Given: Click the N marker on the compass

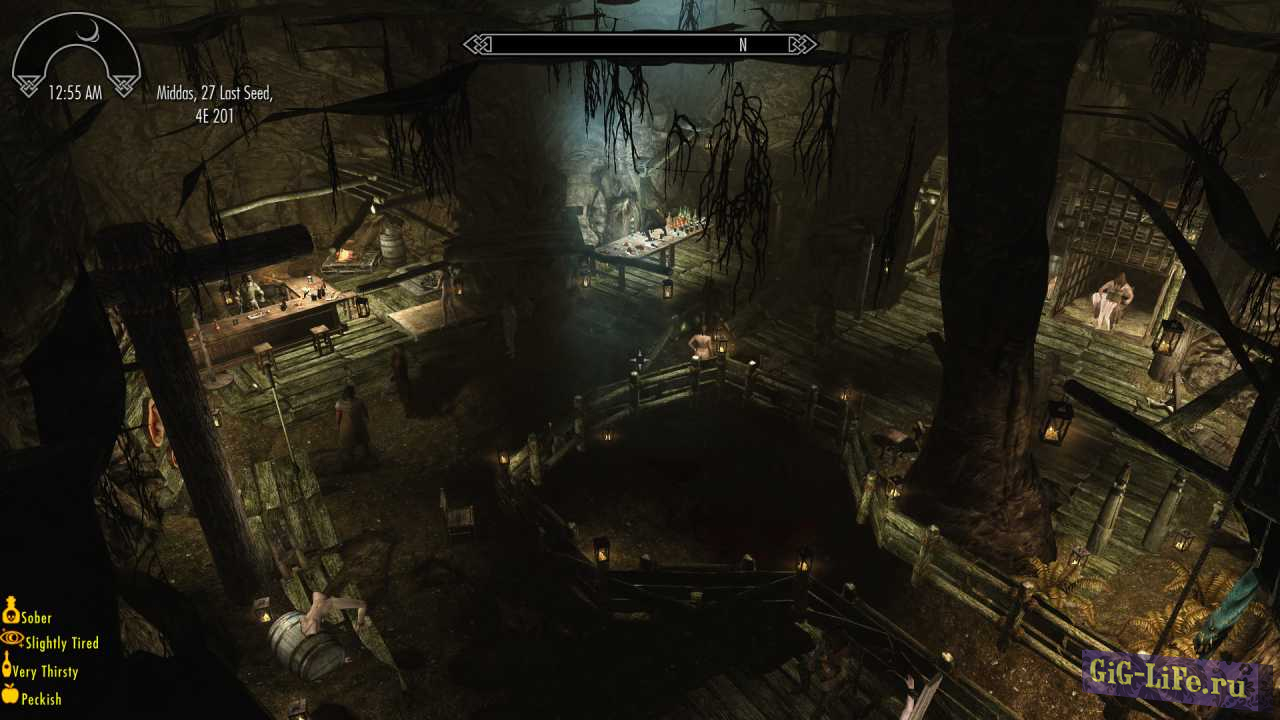Looking at the screenshot, I should pos(741,44).
